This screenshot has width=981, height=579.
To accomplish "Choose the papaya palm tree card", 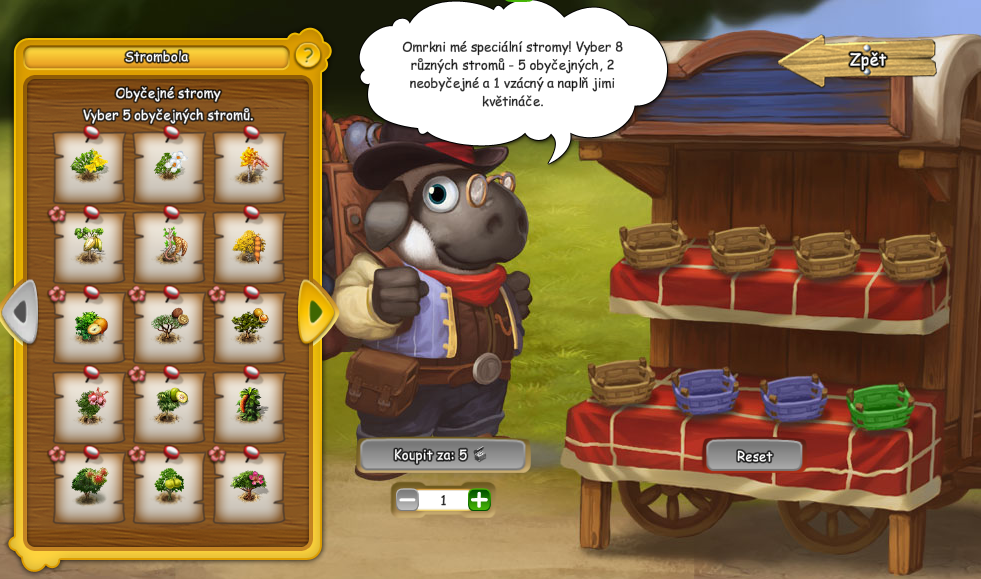I will [x=249, y=407].
